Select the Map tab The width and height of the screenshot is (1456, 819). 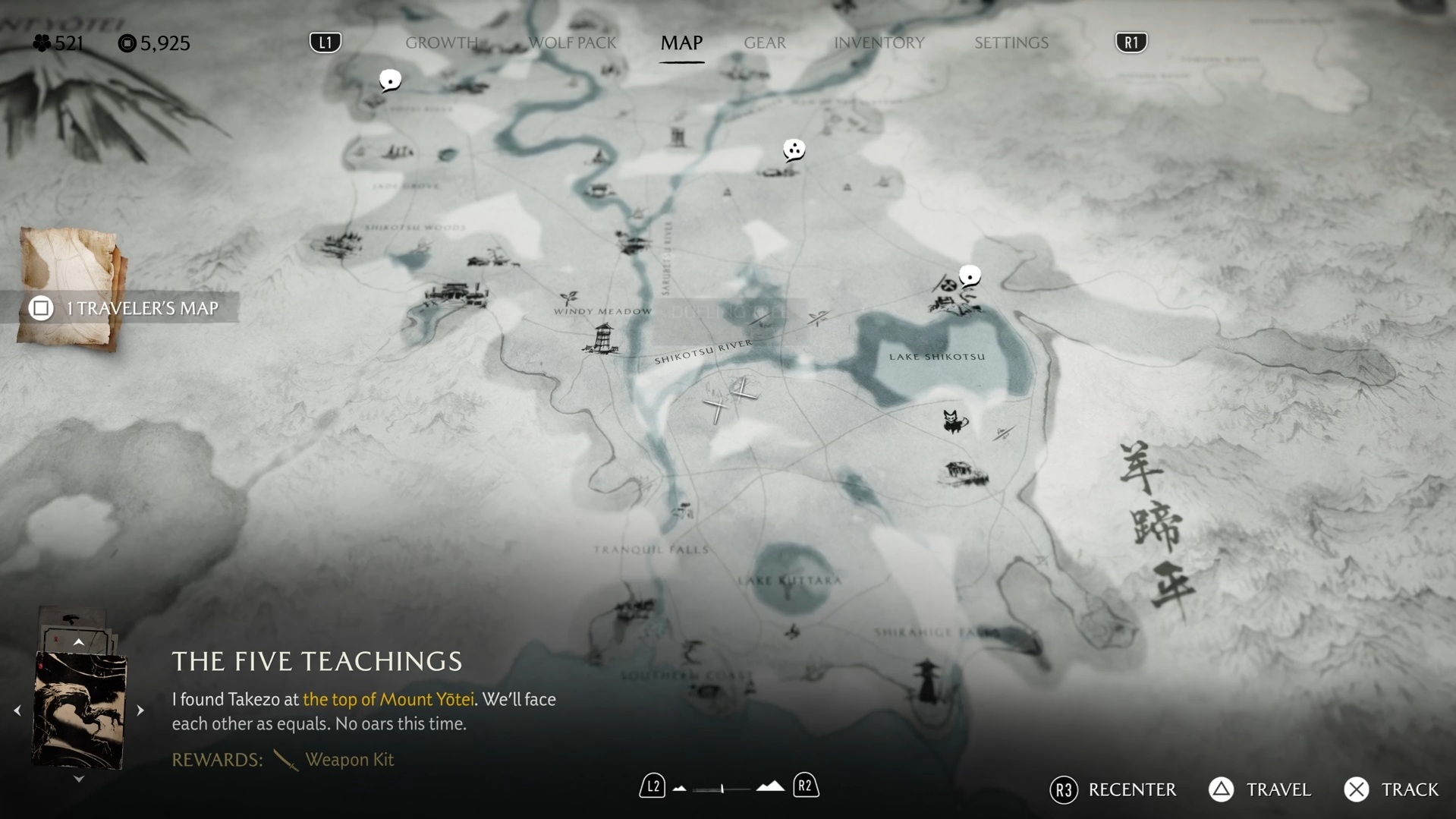click(x=681, y=43)
